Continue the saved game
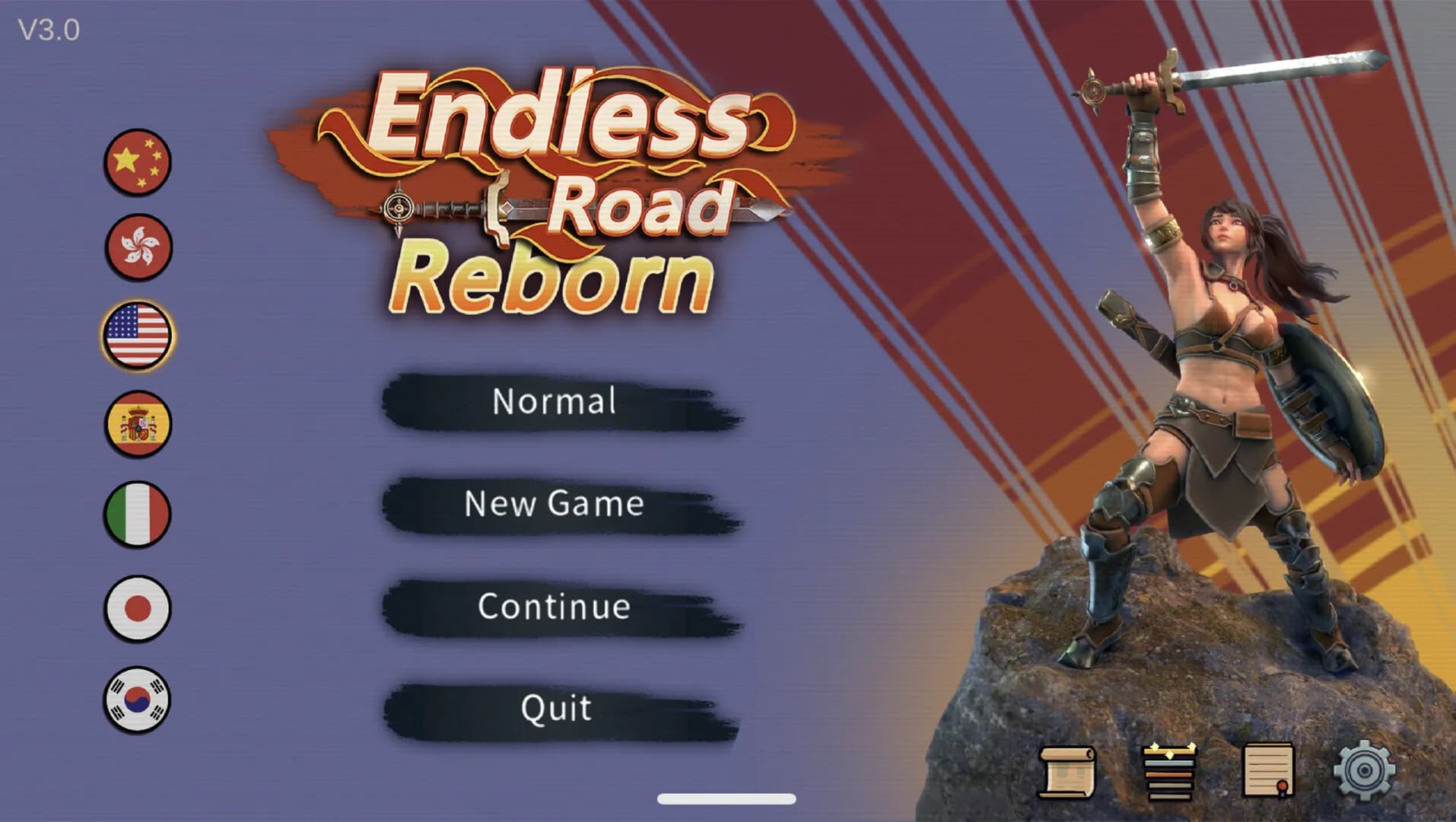The width and height of the screenshot is (1456, 822). pos(555,607)
